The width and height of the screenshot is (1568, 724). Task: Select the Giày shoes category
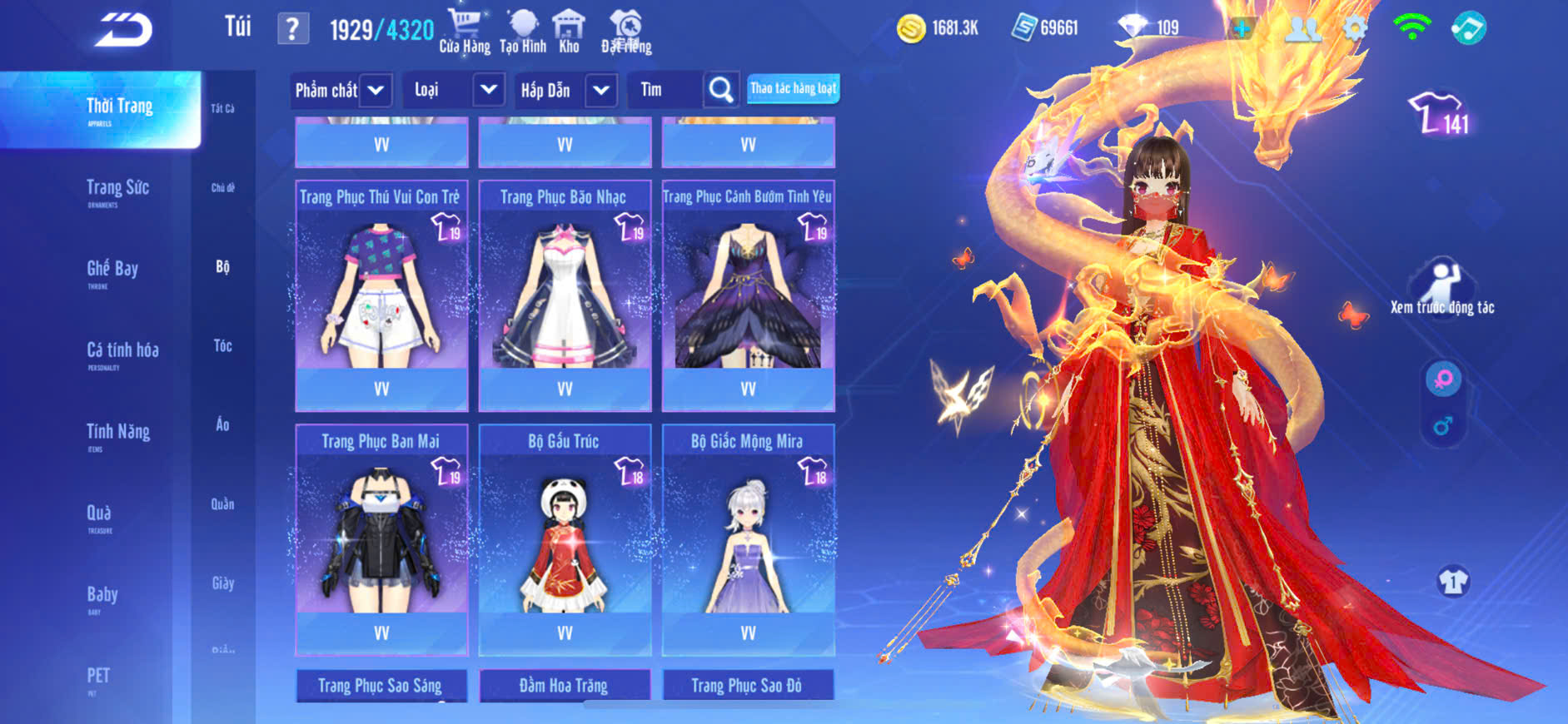[x=222, y=583]
